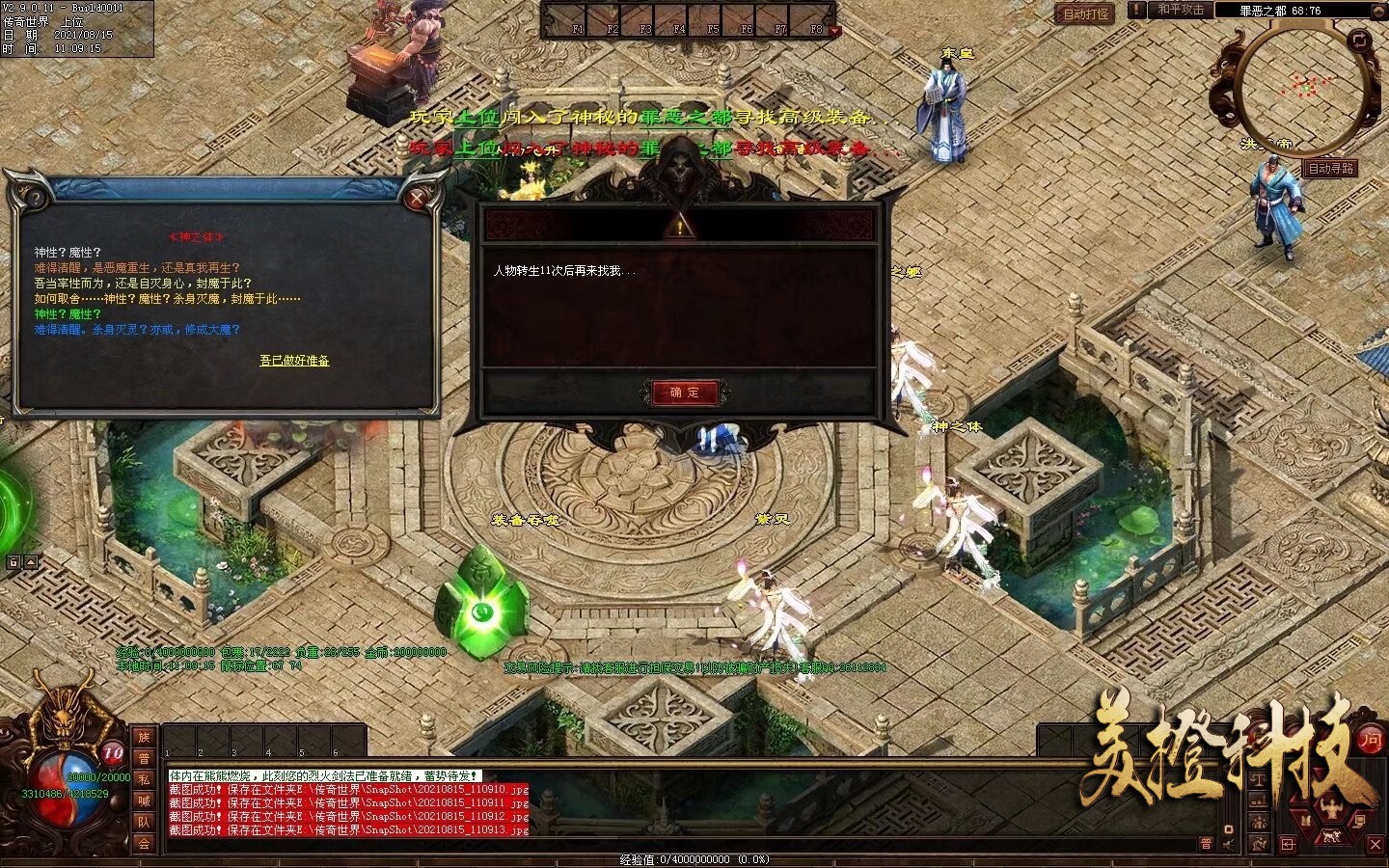Select the 普 normal chat channel
1389x868 pixels.
click(144, 758)
